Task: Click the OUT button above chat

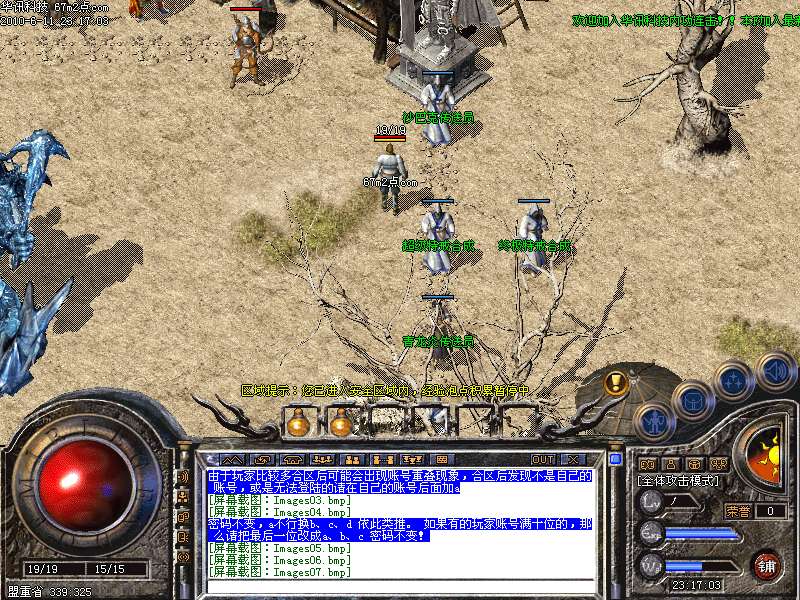Action: click(x=542, y=459)
